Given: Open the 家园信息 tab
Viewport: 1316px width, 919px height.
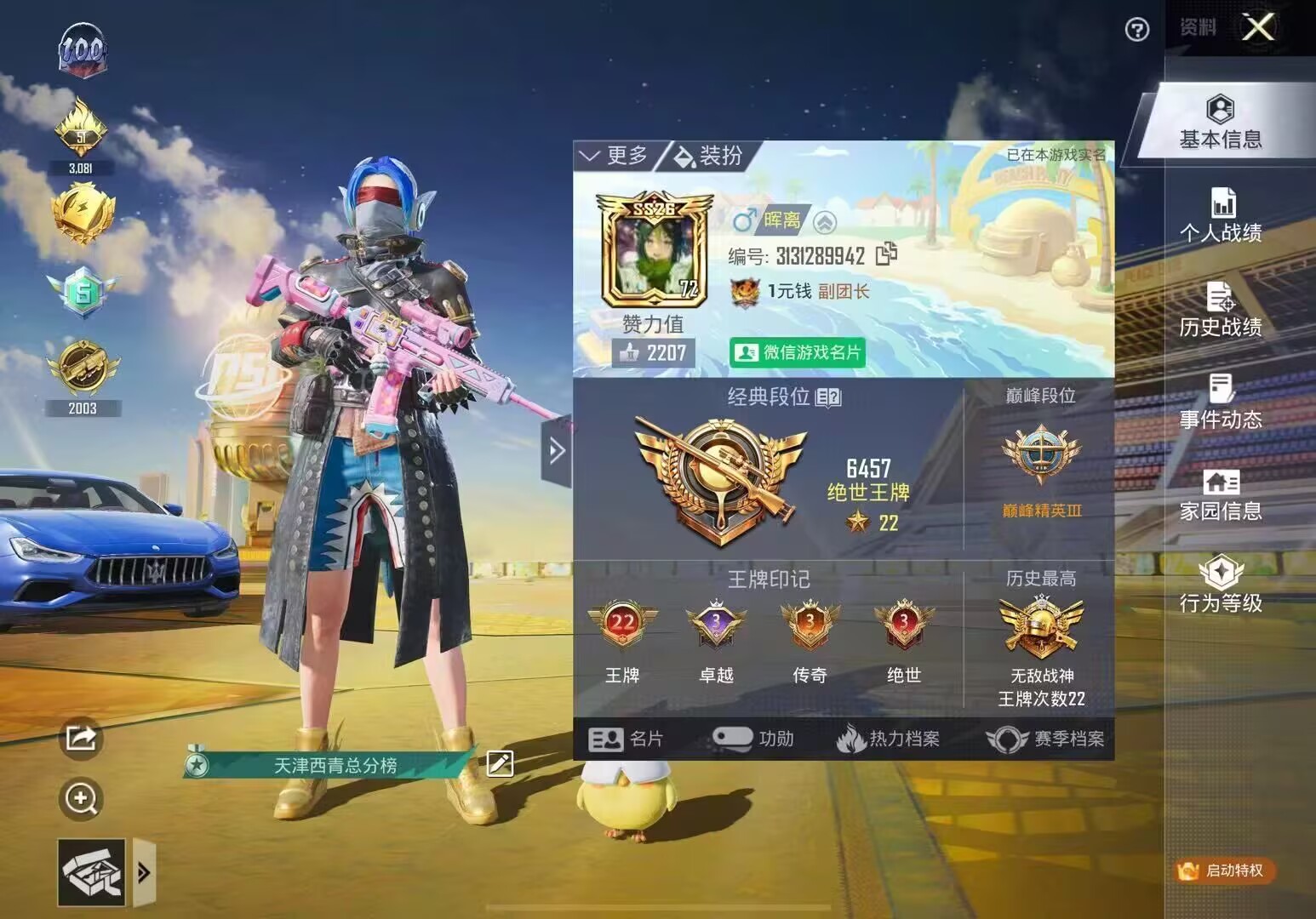Looking at the screenshot, I should [x=1221, y=494].
